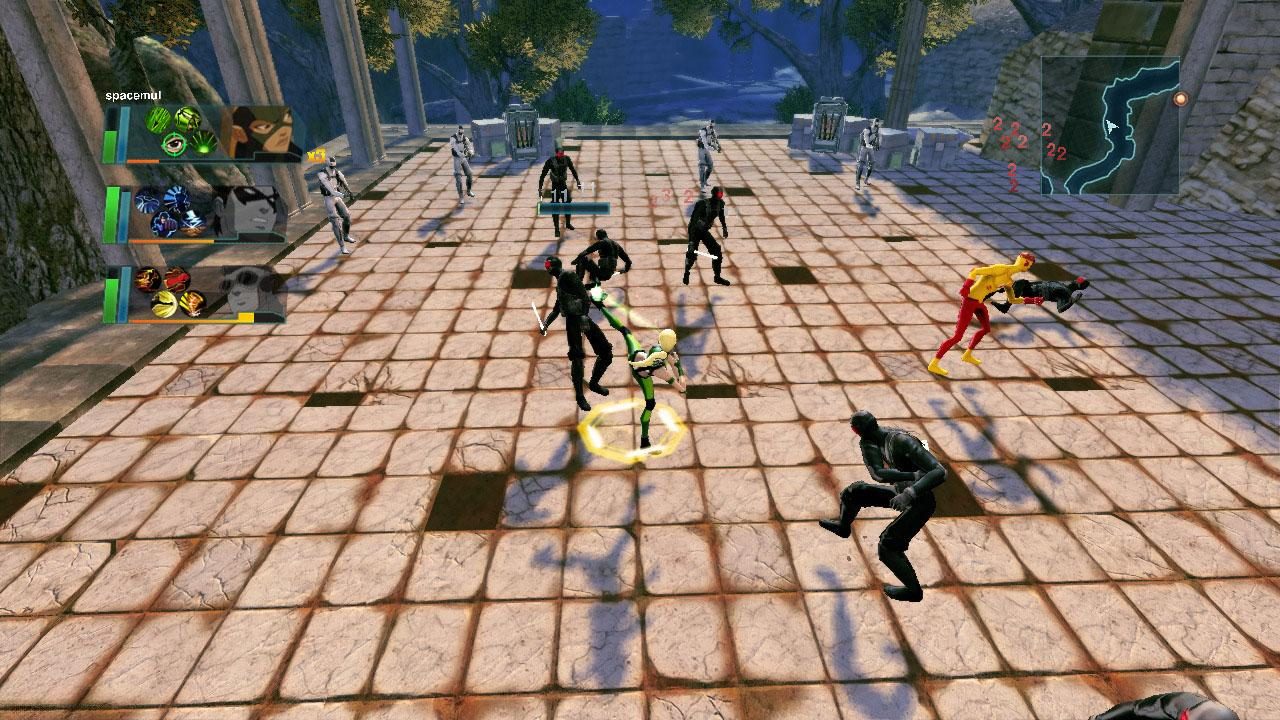Click the orange objective marker on the minimap

tap(1182, 98)
